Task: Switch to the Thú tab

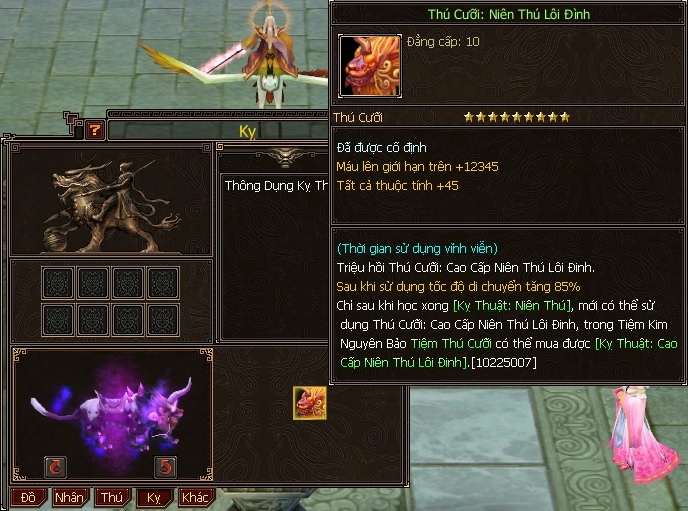Action: (111, 497)
